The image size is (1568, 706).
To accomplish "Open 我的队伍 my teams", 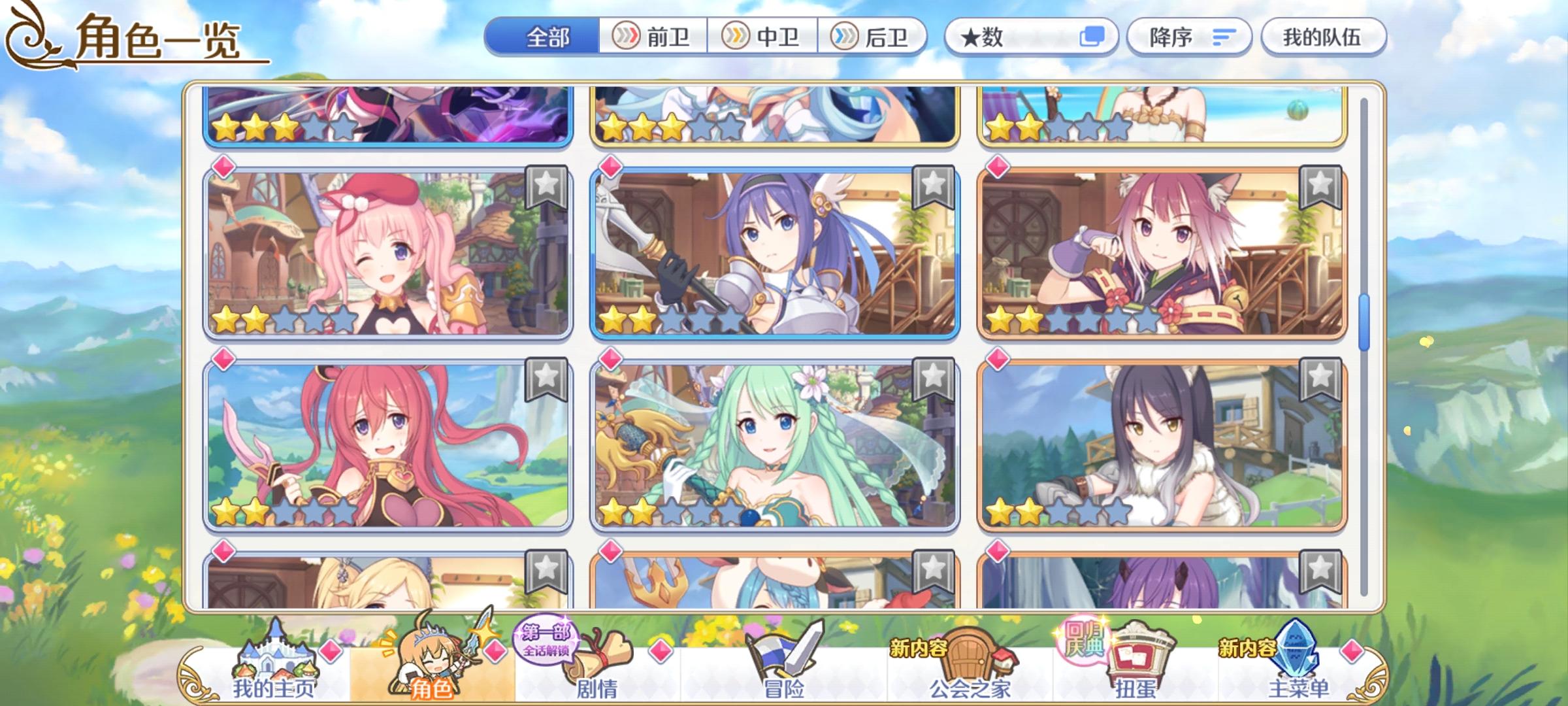I will (x=1322, y=37).
